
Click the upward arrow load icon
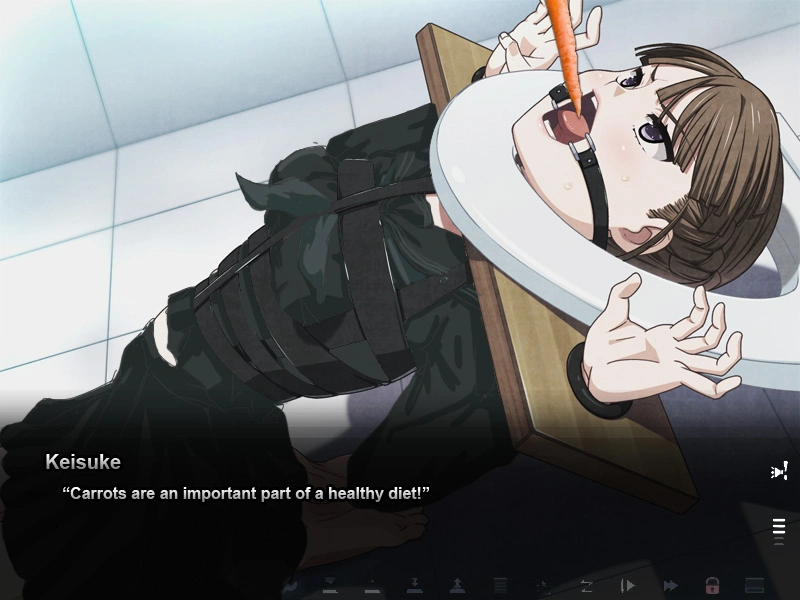[x=456, y=585]
